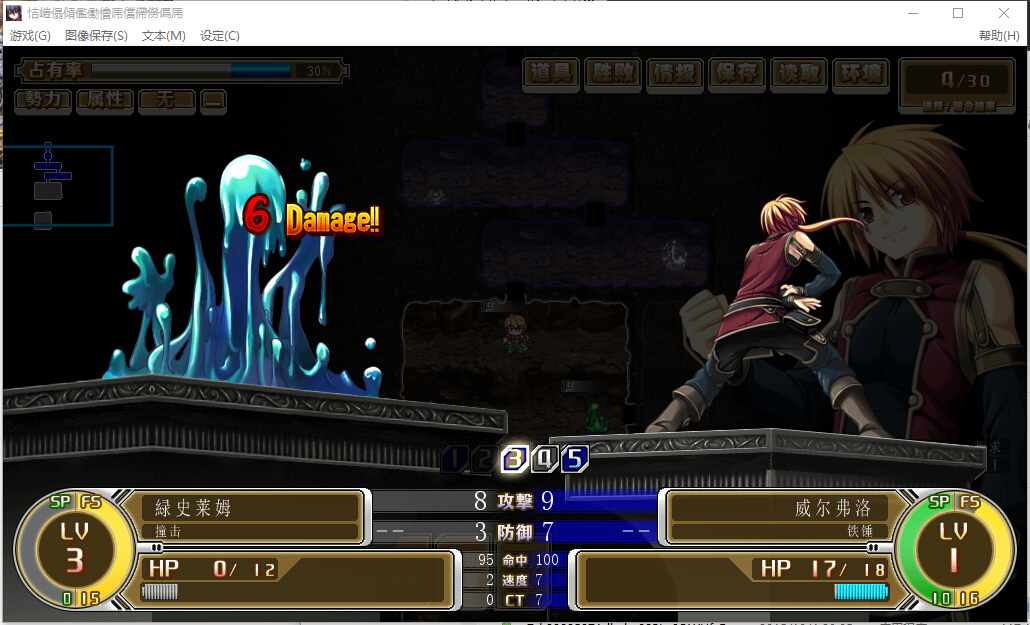Open the 帮助(H) help menu
This screenshot has width=1030, height=625.
click(x=999, y=36)
